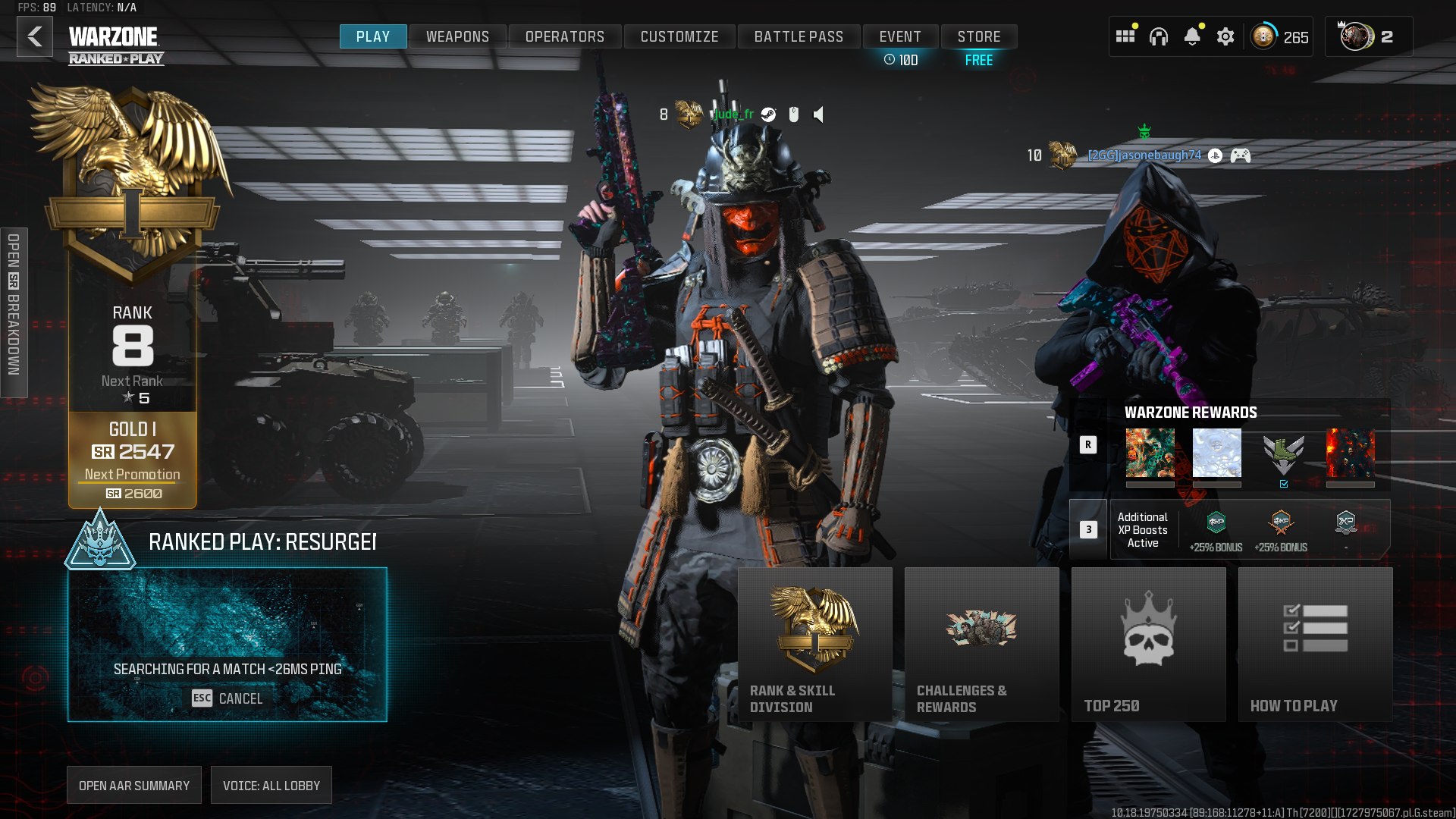Open the Store tab
Screen dimensions: 1456x819
pos(979,36)
